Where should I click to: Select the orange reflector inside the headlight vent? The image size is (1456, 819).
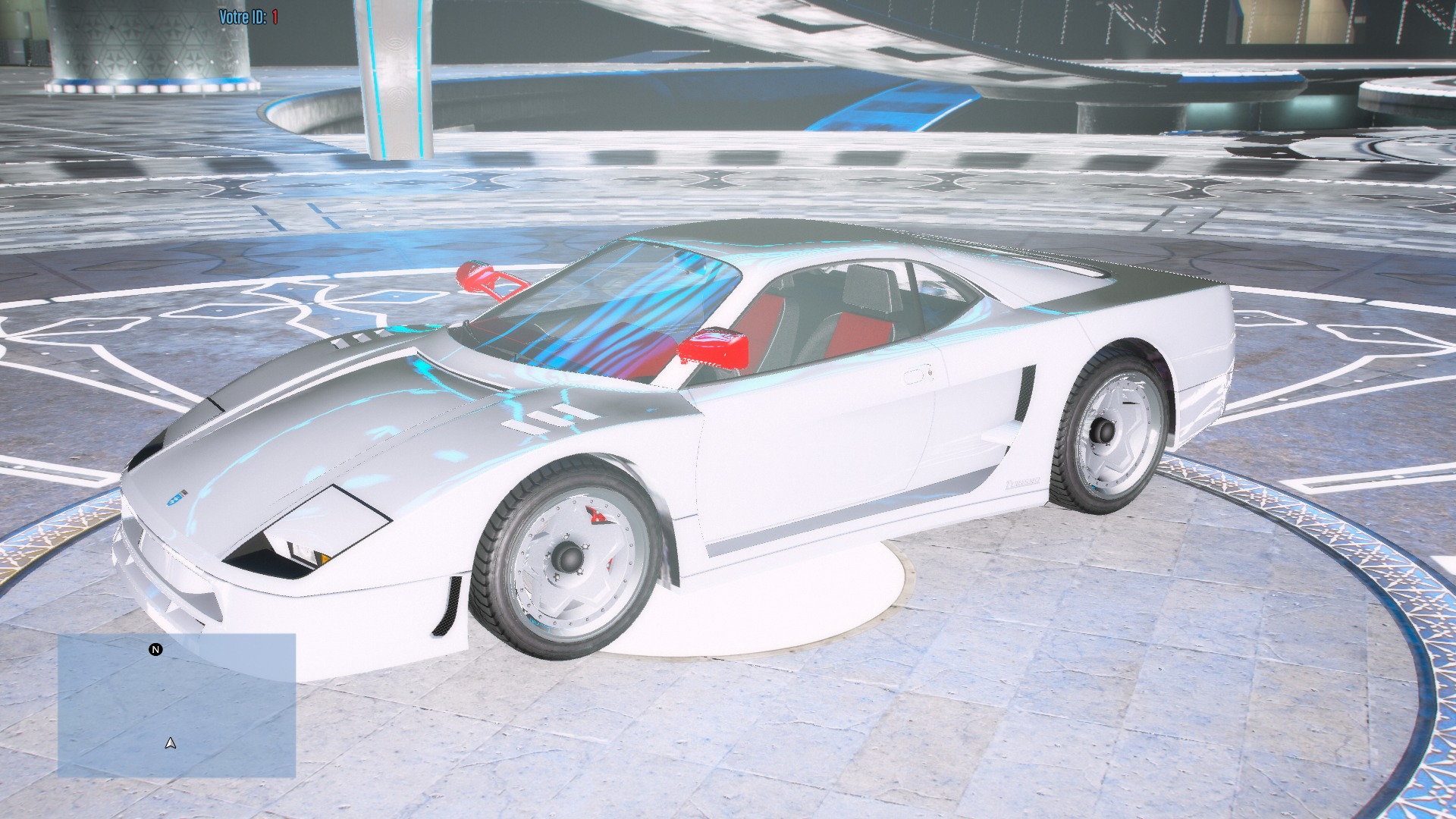tap(323, 560)
